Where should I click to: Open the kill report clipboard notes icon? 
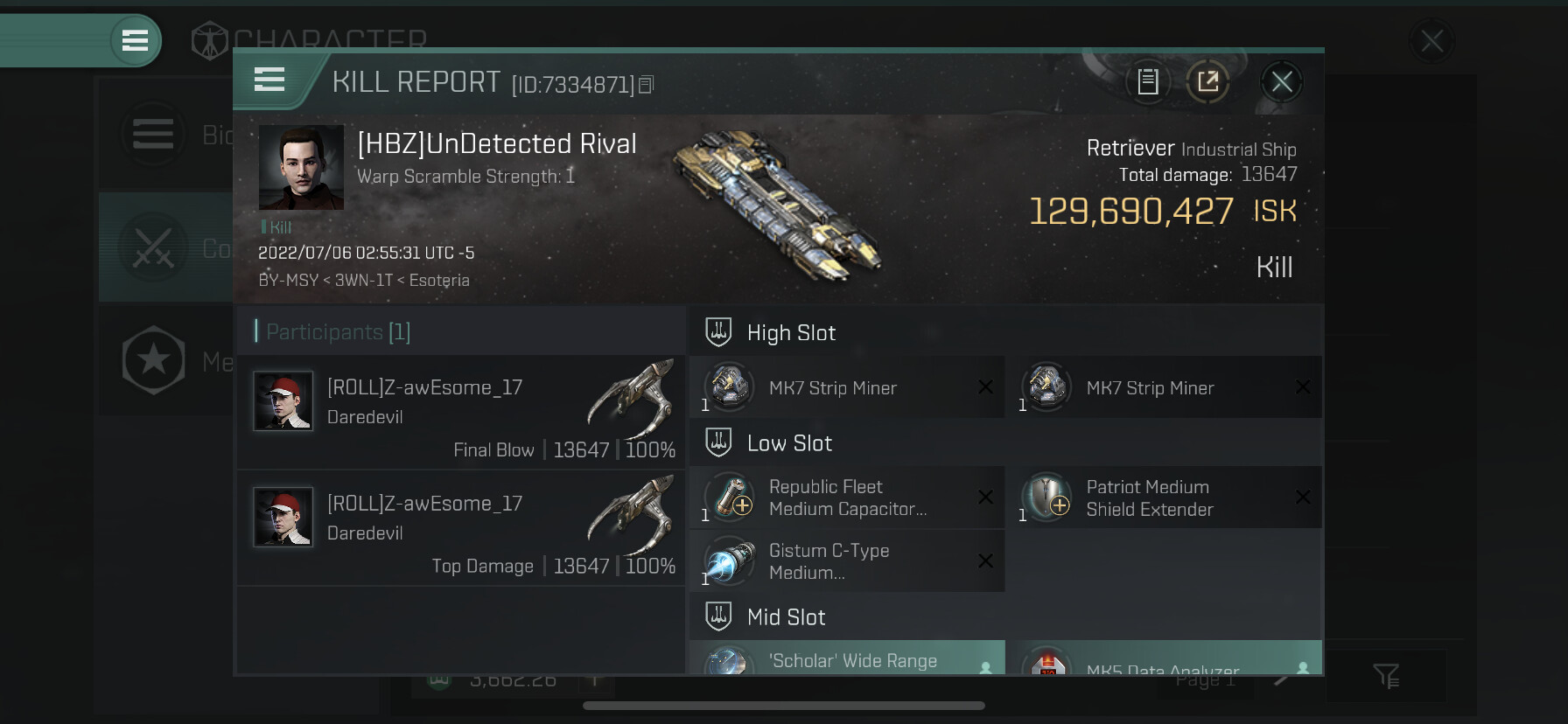1148,82
